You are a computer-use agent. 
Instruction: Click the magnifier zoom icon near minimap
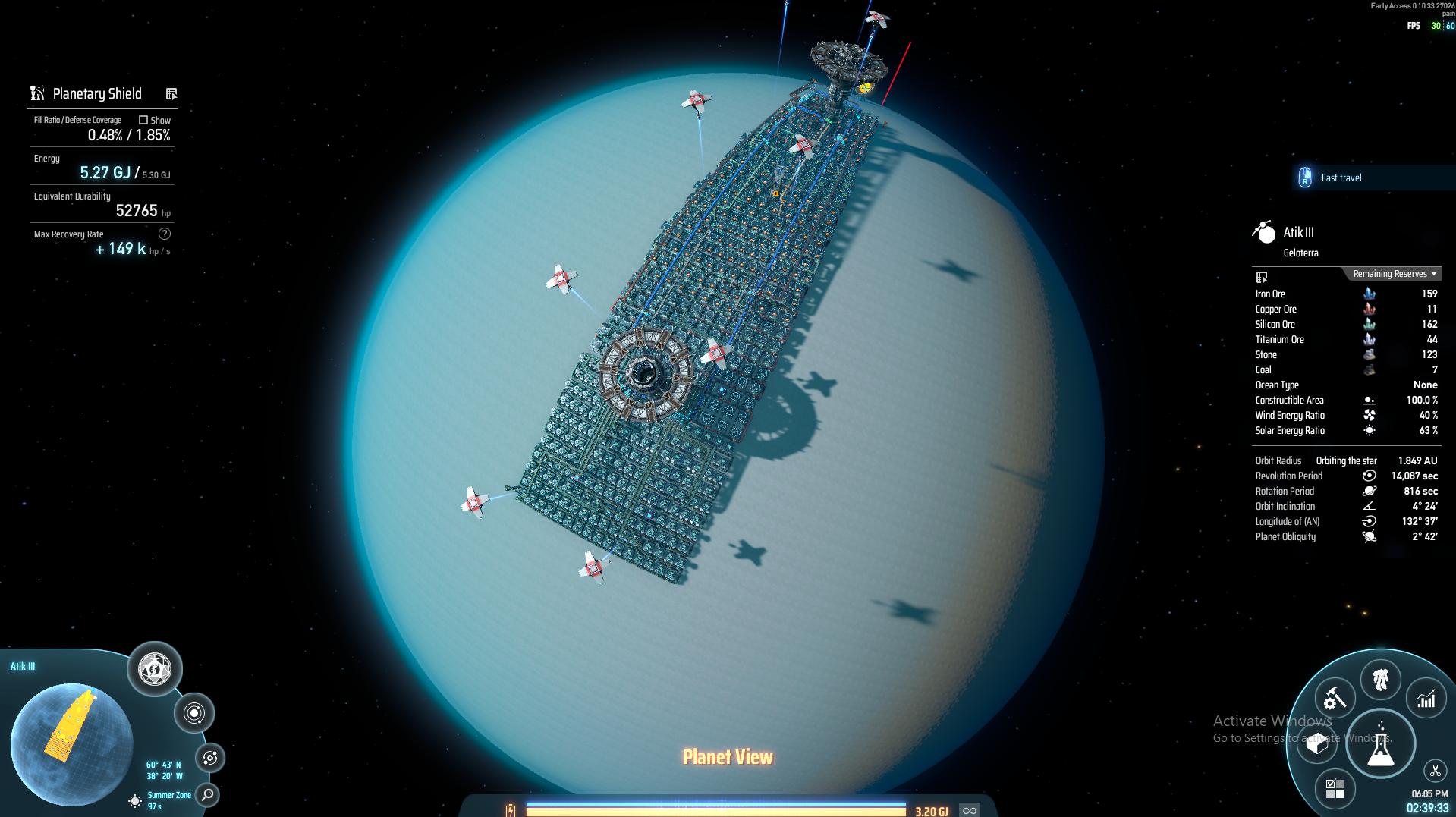point(206,797)
